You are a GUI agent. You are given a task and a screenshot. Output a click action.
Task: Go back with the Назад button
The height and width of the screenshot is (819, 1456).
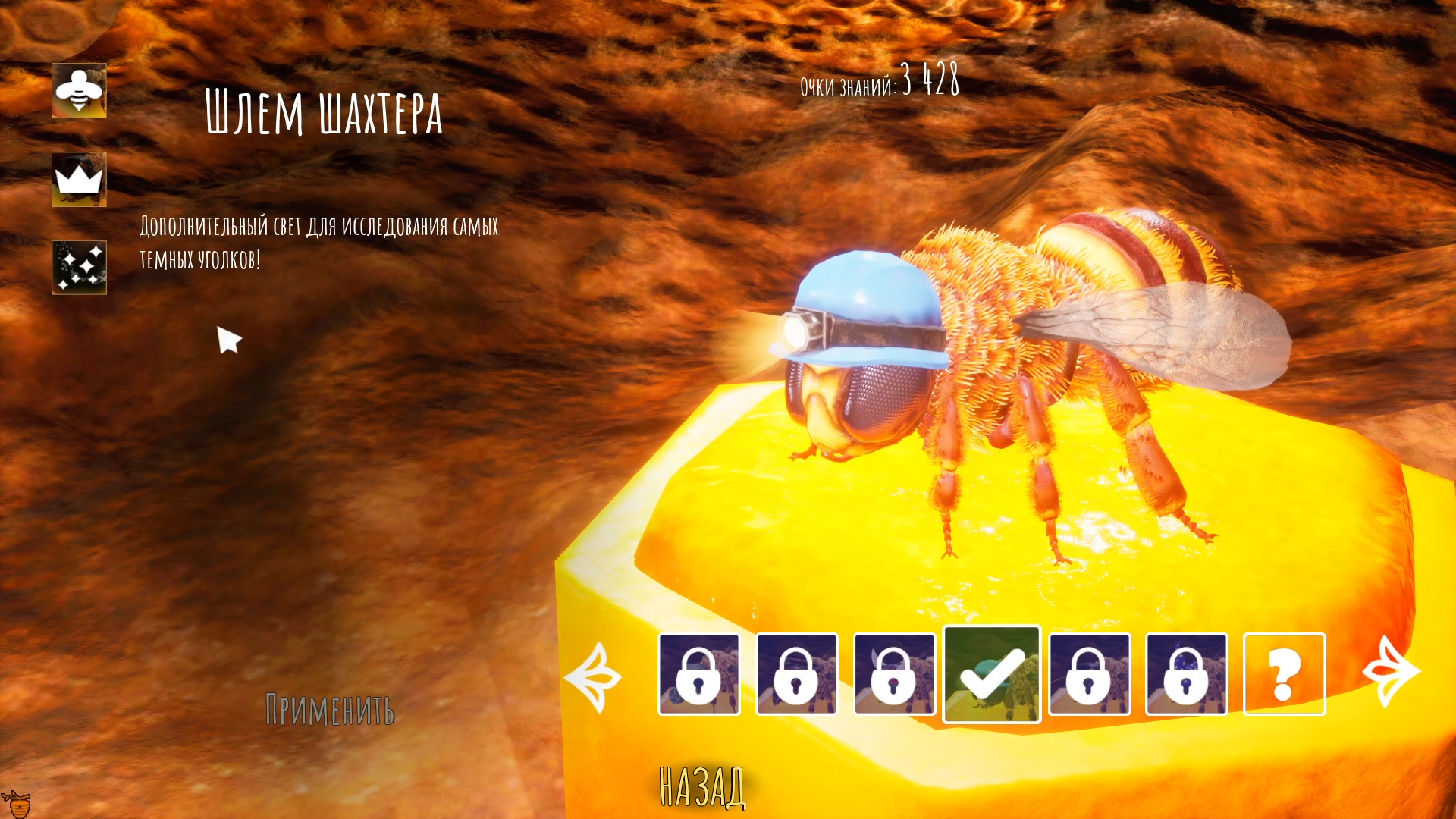click(702, 787)
